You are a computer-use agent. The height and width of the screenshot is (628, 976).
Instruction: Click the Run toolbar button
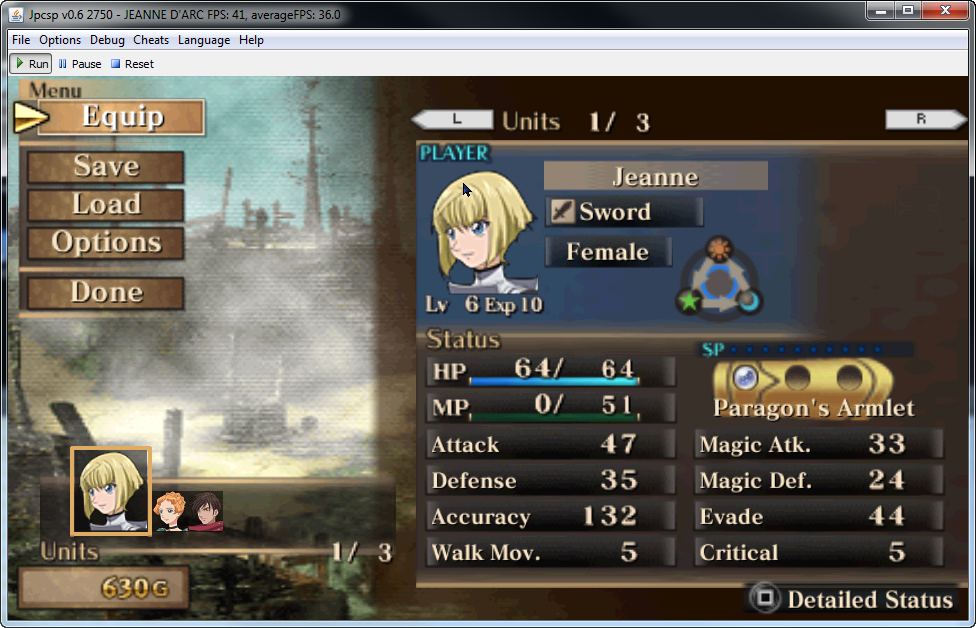30,64
